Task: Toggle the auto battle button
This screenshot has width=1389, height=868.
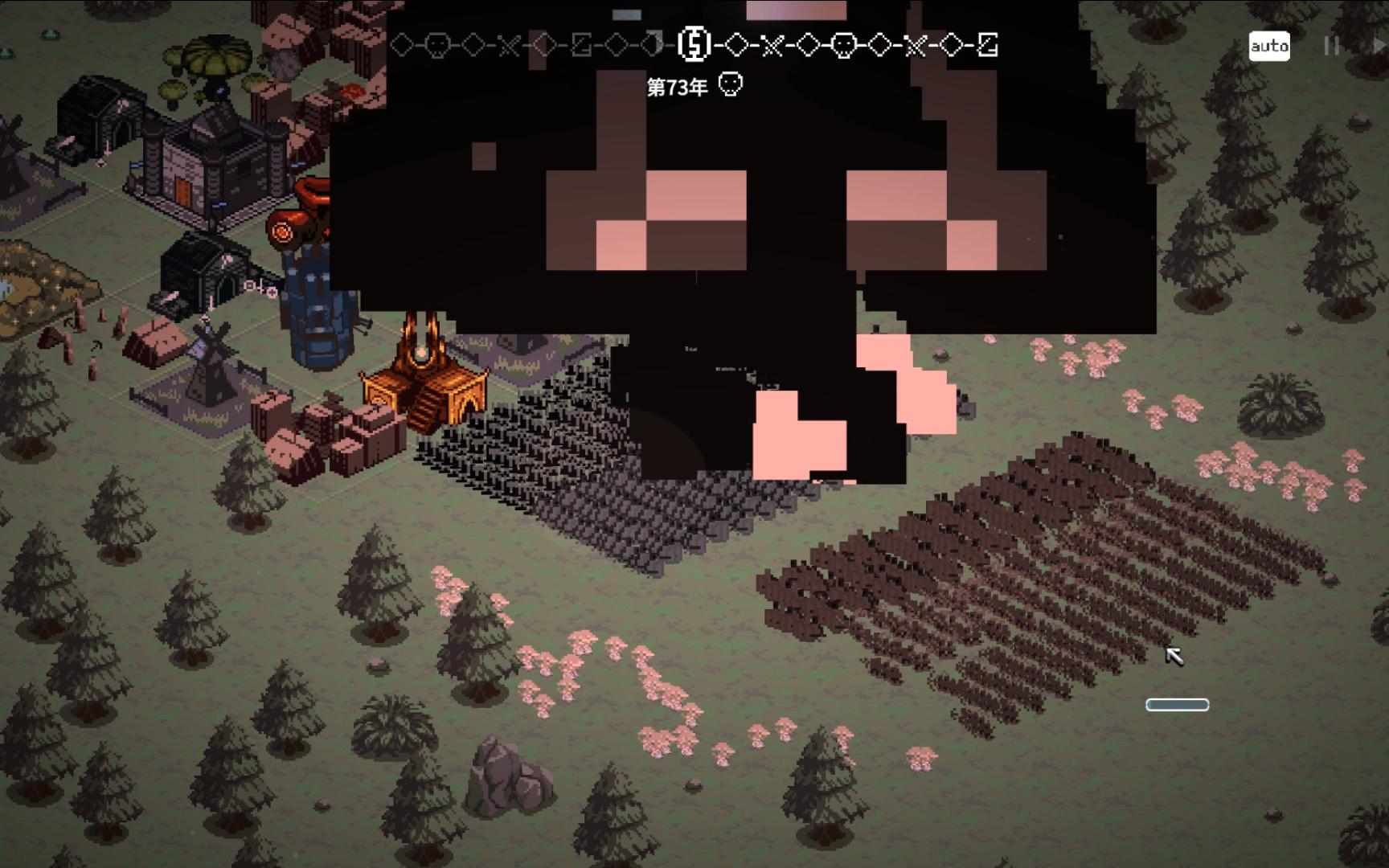Action: click(1269, 47)
